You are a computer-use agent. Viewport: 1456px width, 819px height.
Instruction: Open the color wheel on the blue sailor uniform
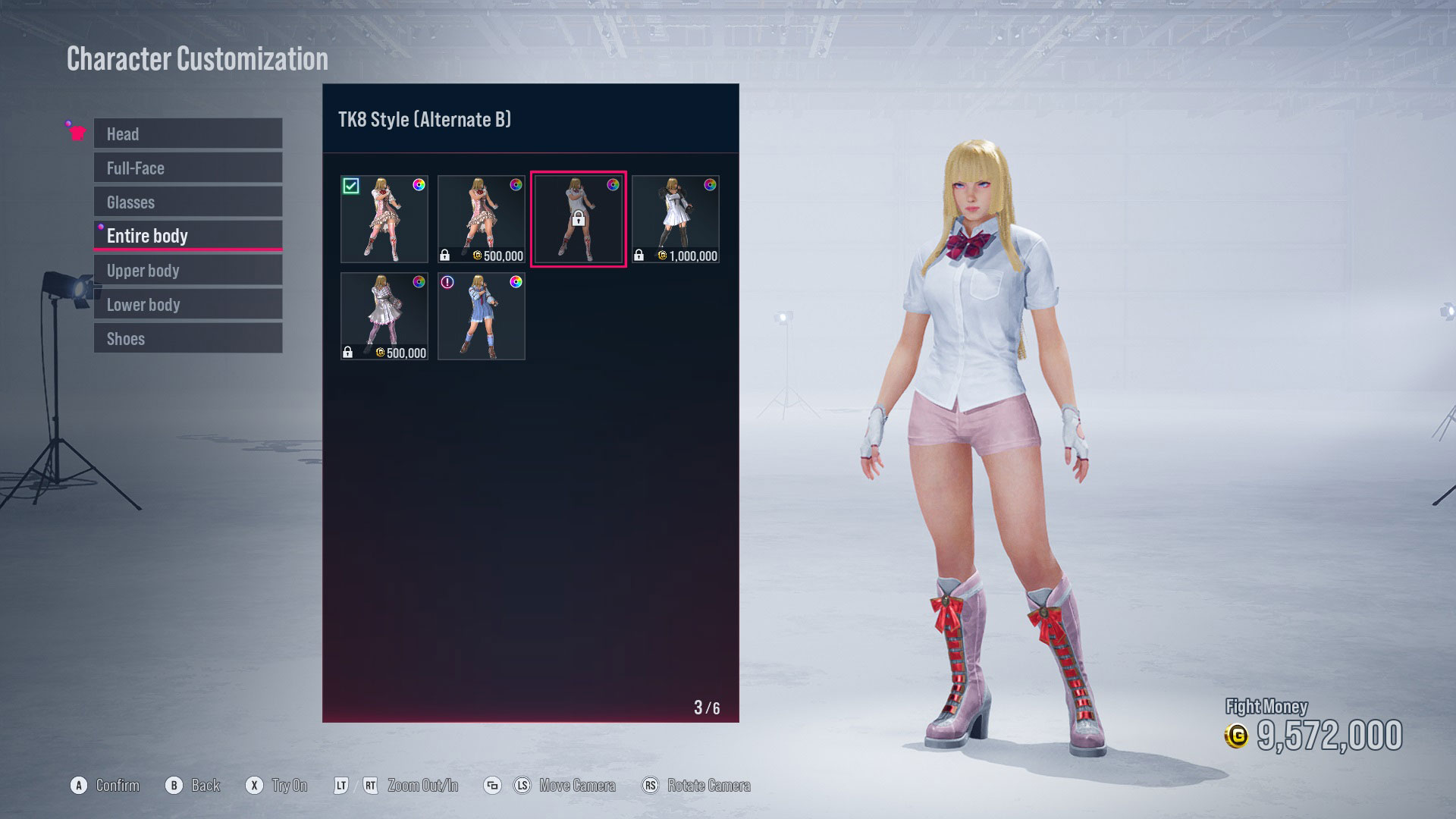pyautogui.click(x=515, y=283)
